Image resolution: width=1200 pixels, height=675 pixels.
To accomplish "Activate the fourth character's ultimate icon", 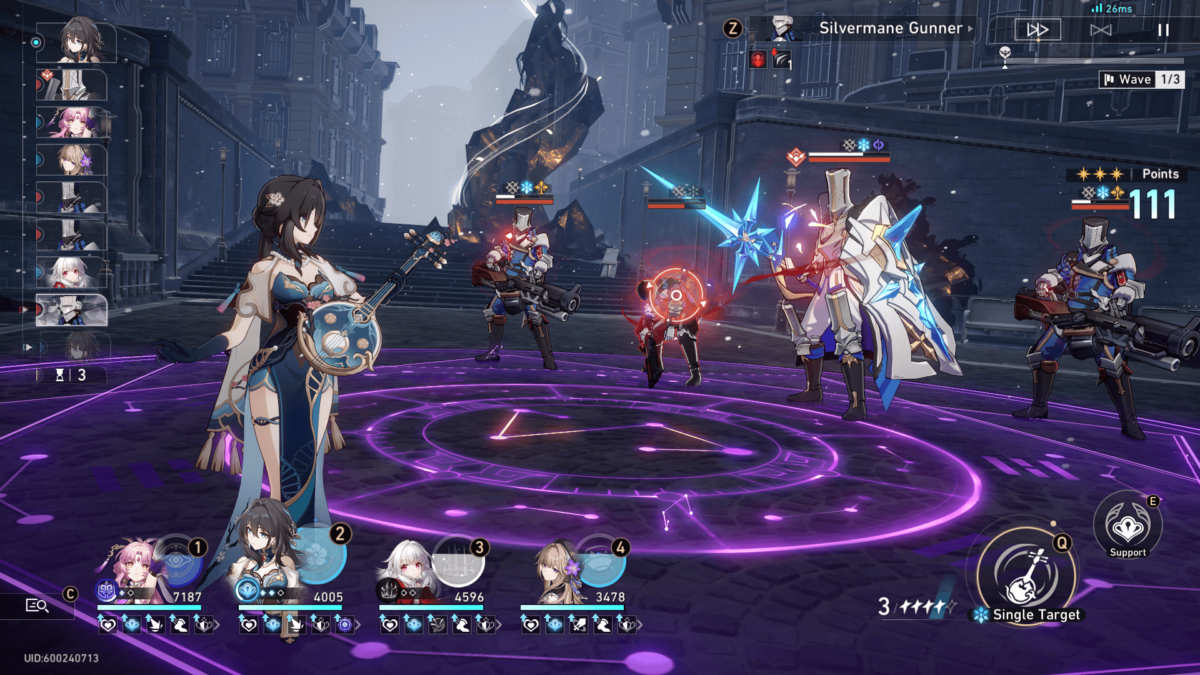I will pos(601,560).
